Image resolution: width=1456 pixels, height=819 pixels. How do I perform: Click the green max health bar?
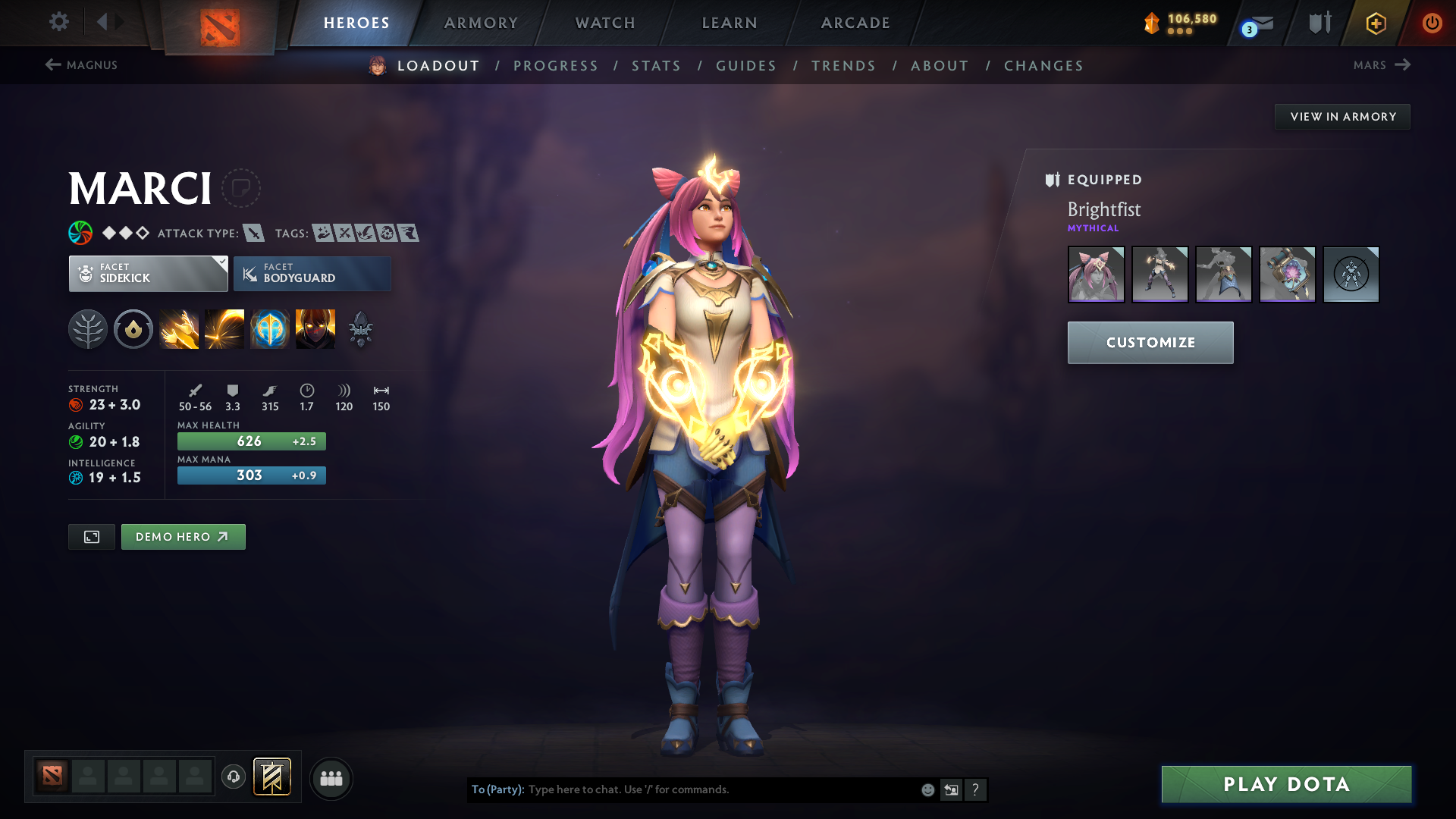pyautogui.click(x=251, y=441)
